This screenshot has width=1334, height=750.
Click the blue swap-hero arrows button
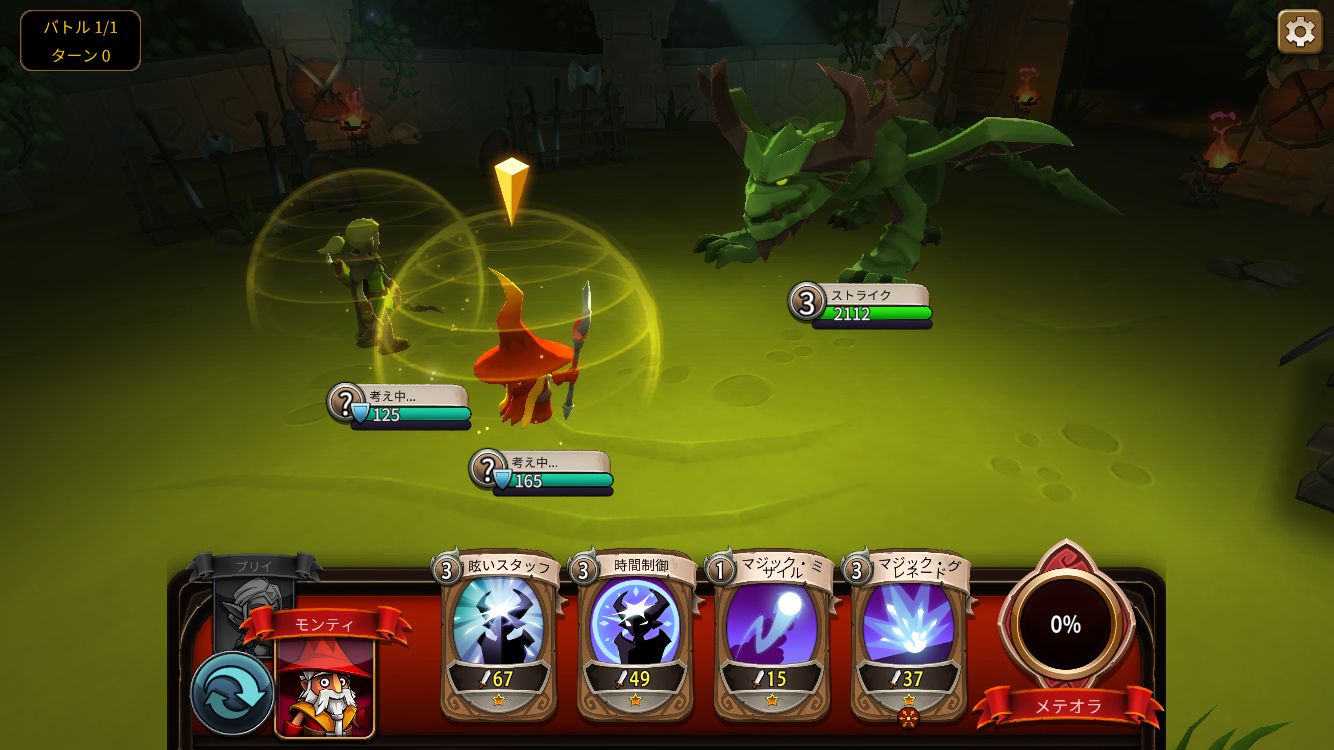[232, 693]
